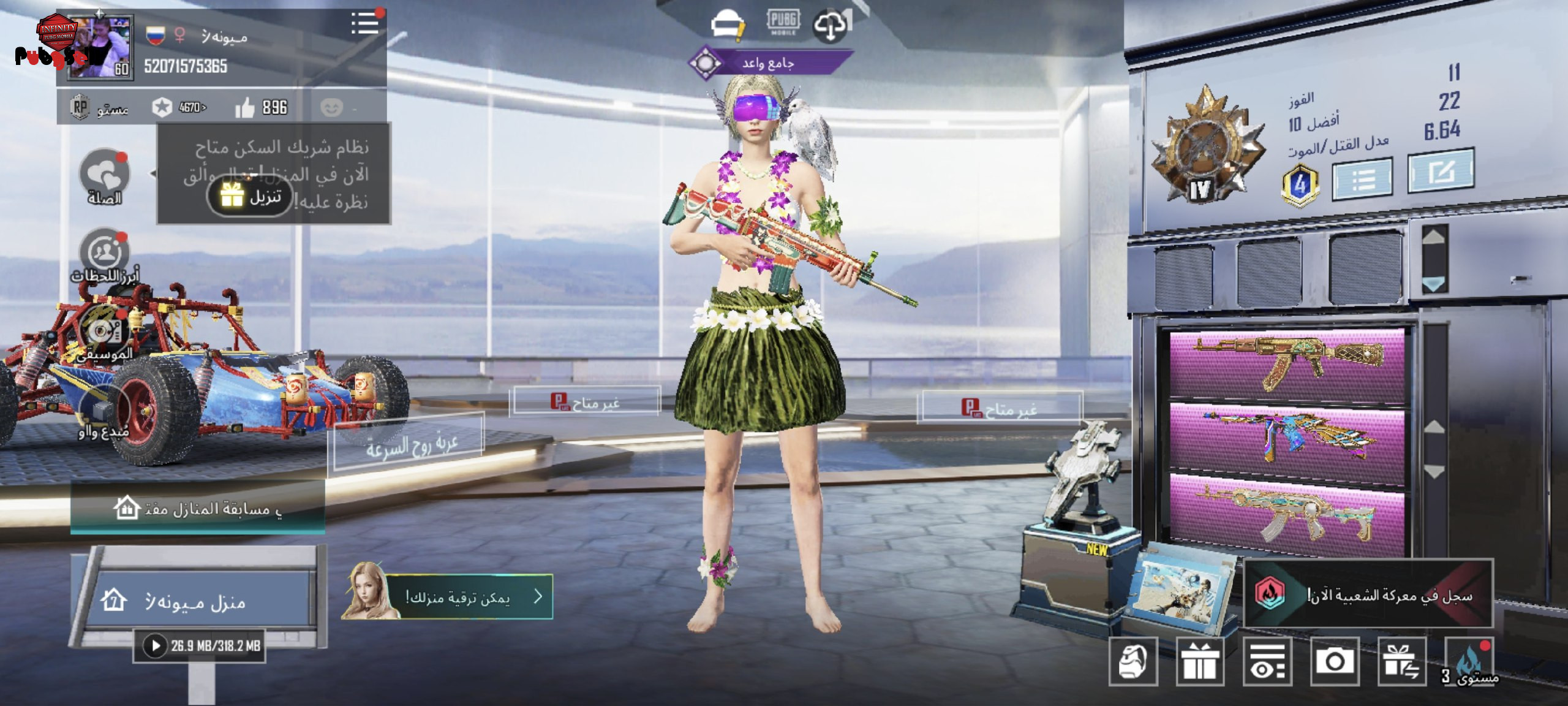This screenshot has height=706, width=1568.
Task: Open the popularity battle registration banner
Action: point(1368,594)
